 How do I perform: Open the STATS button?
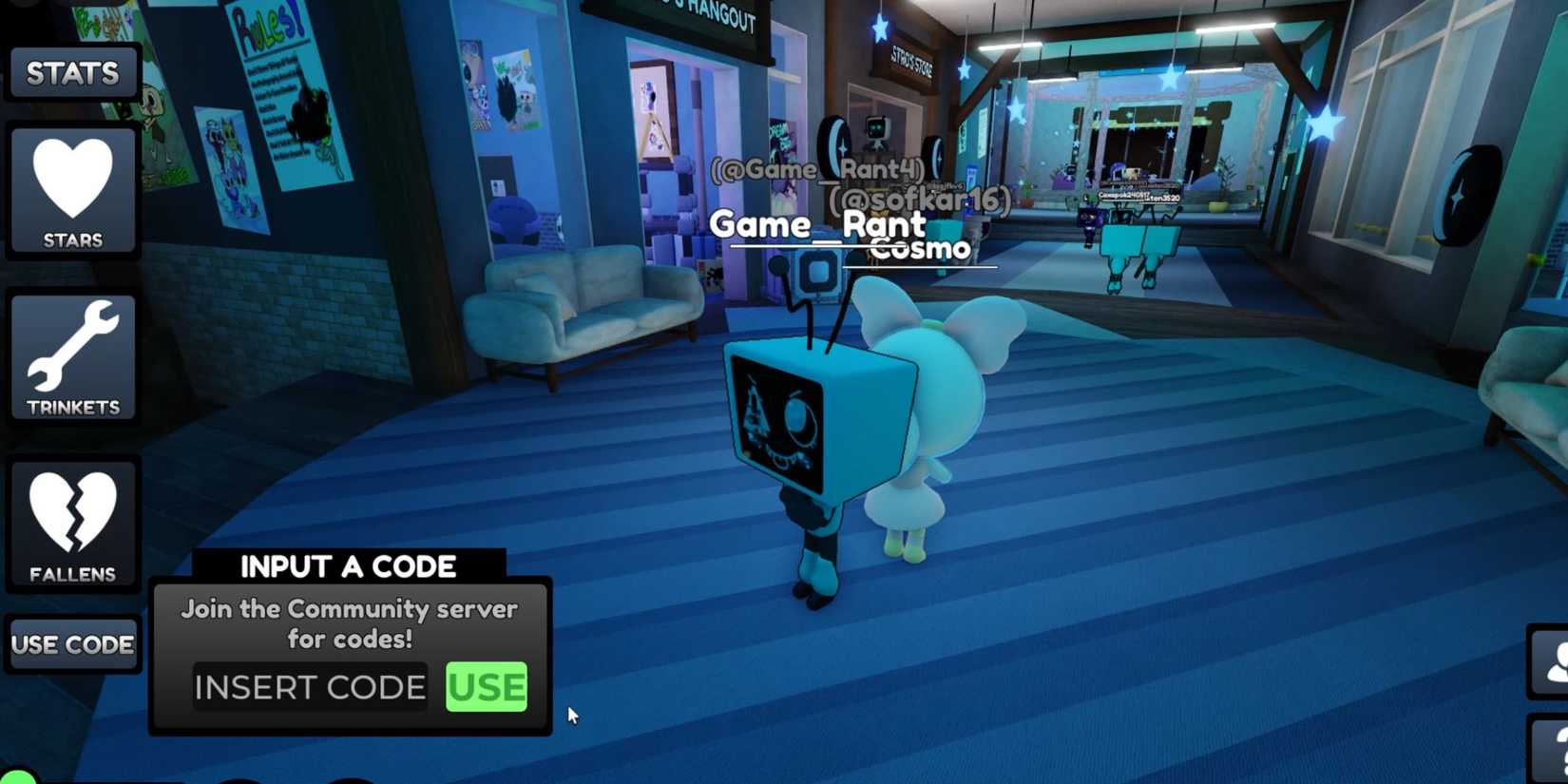coord(72,73)
